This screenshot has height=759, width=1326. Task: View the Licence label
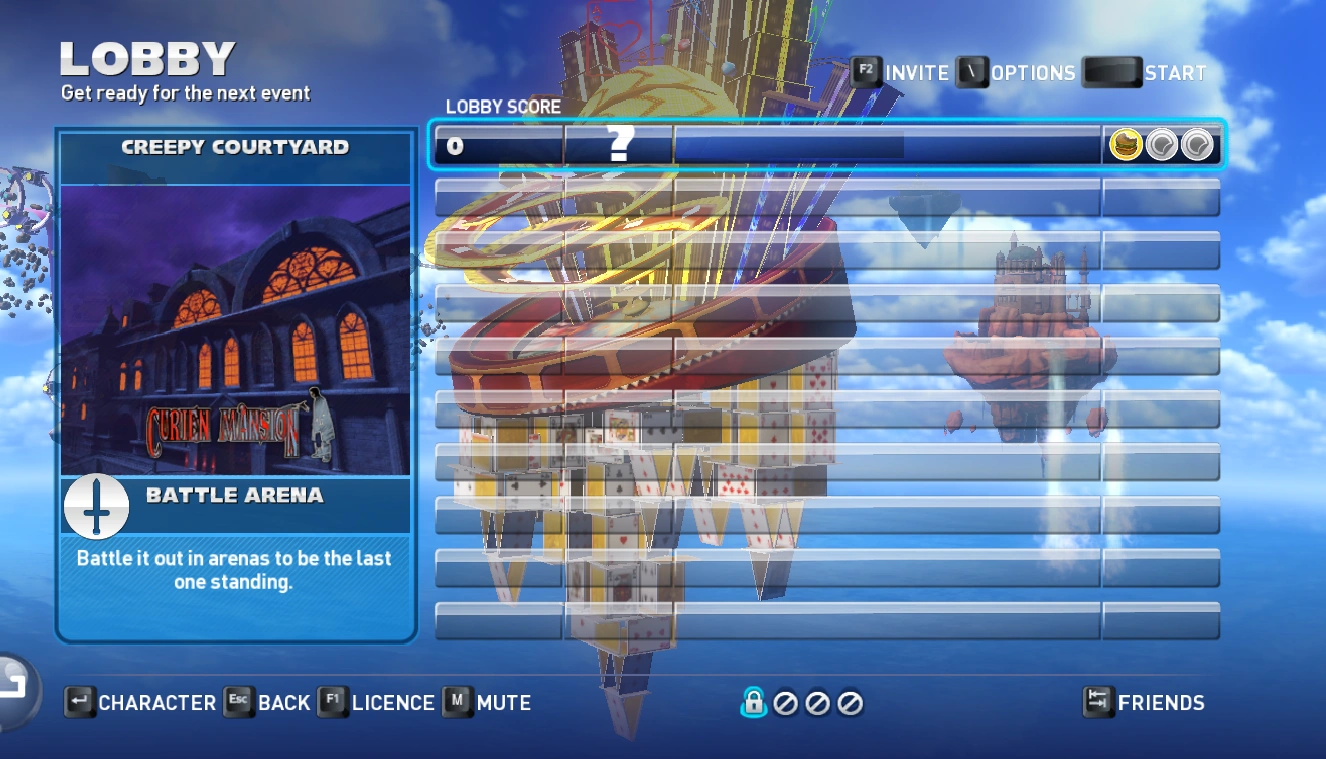click(393, 703)
